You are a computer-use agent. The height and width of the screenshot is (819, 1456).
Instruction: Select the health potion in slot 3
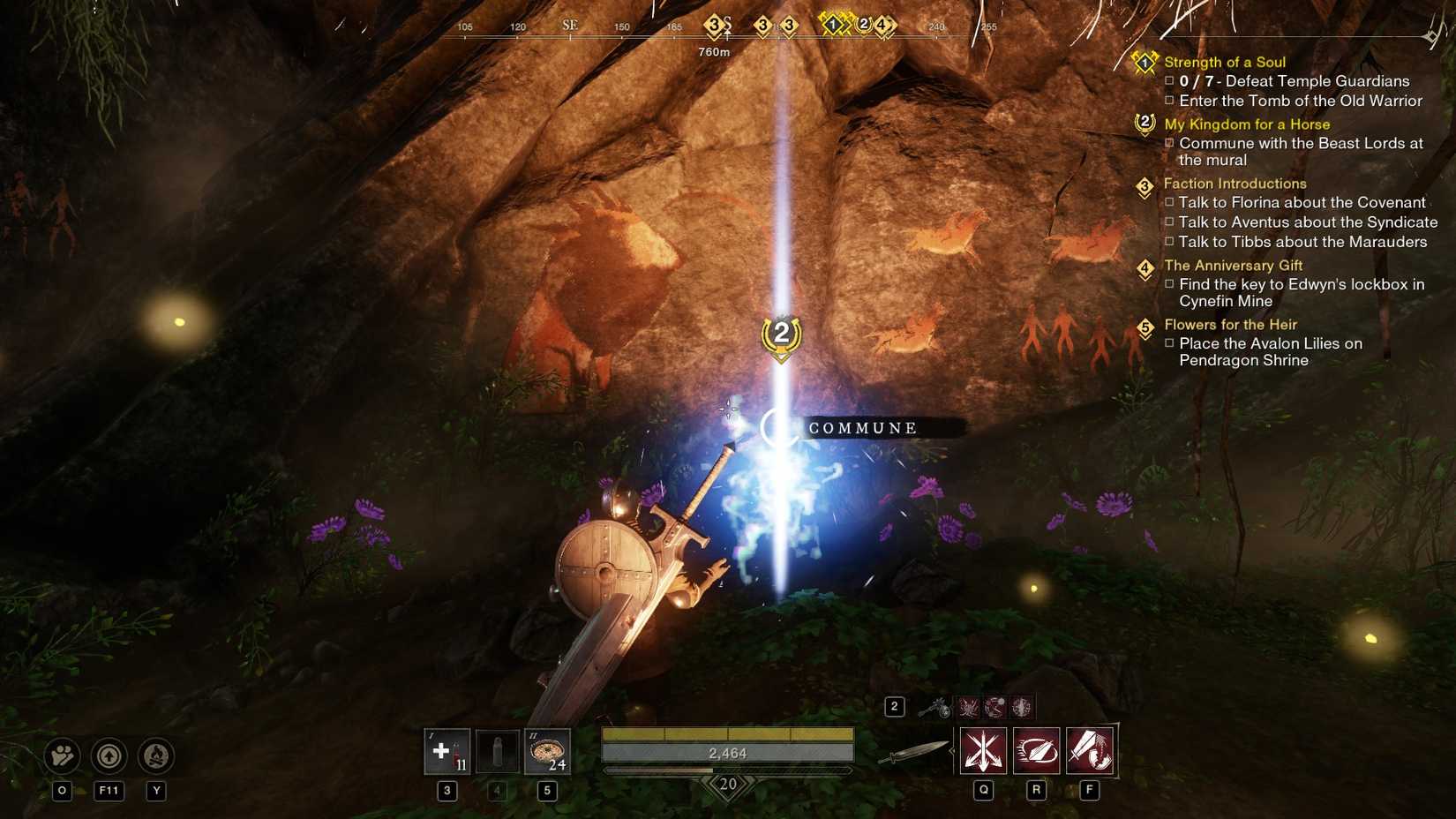coord(446,751)
